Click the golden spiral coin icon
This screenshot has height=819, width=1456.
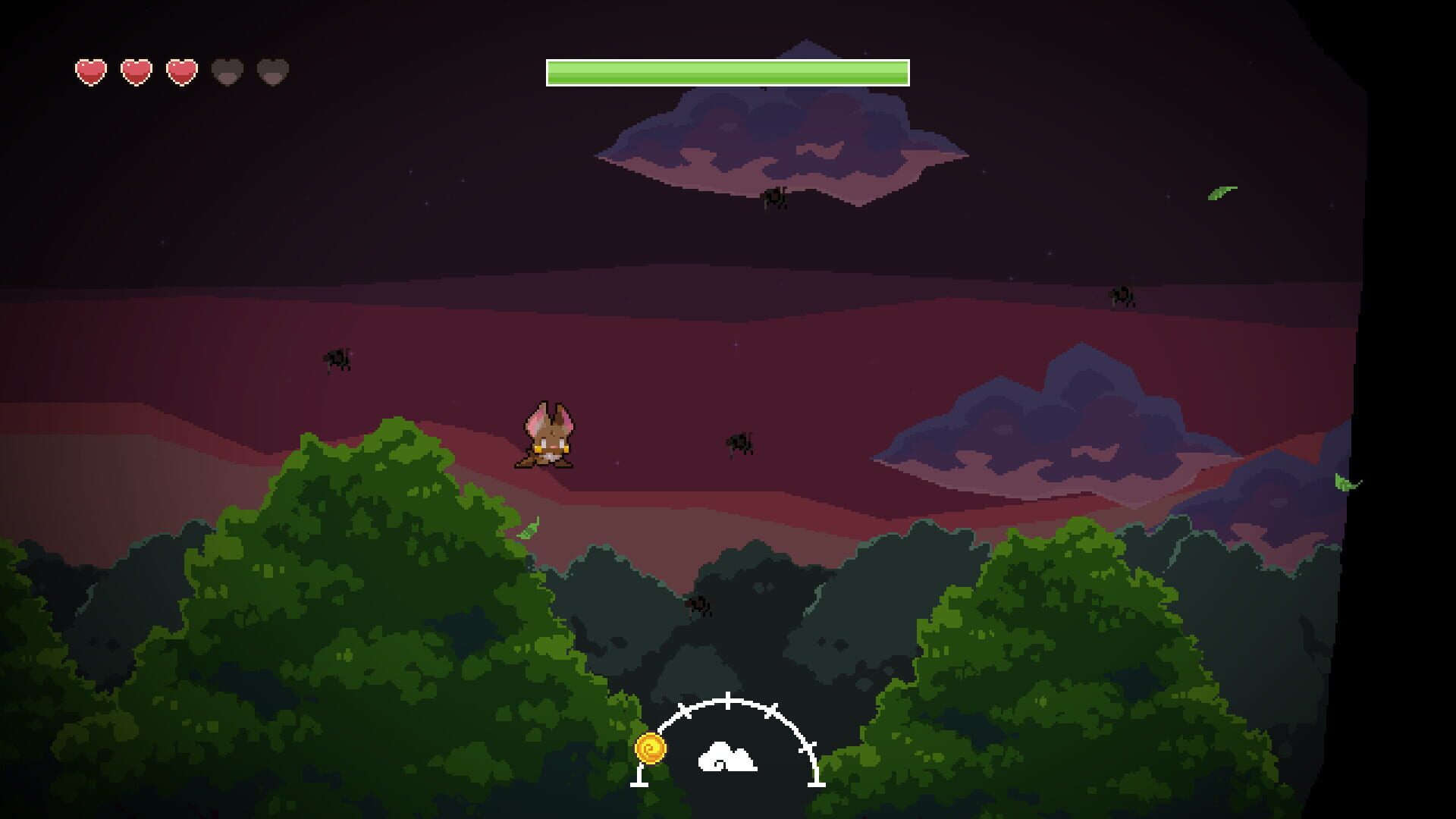pyautogui.click(x=650, y=748)
